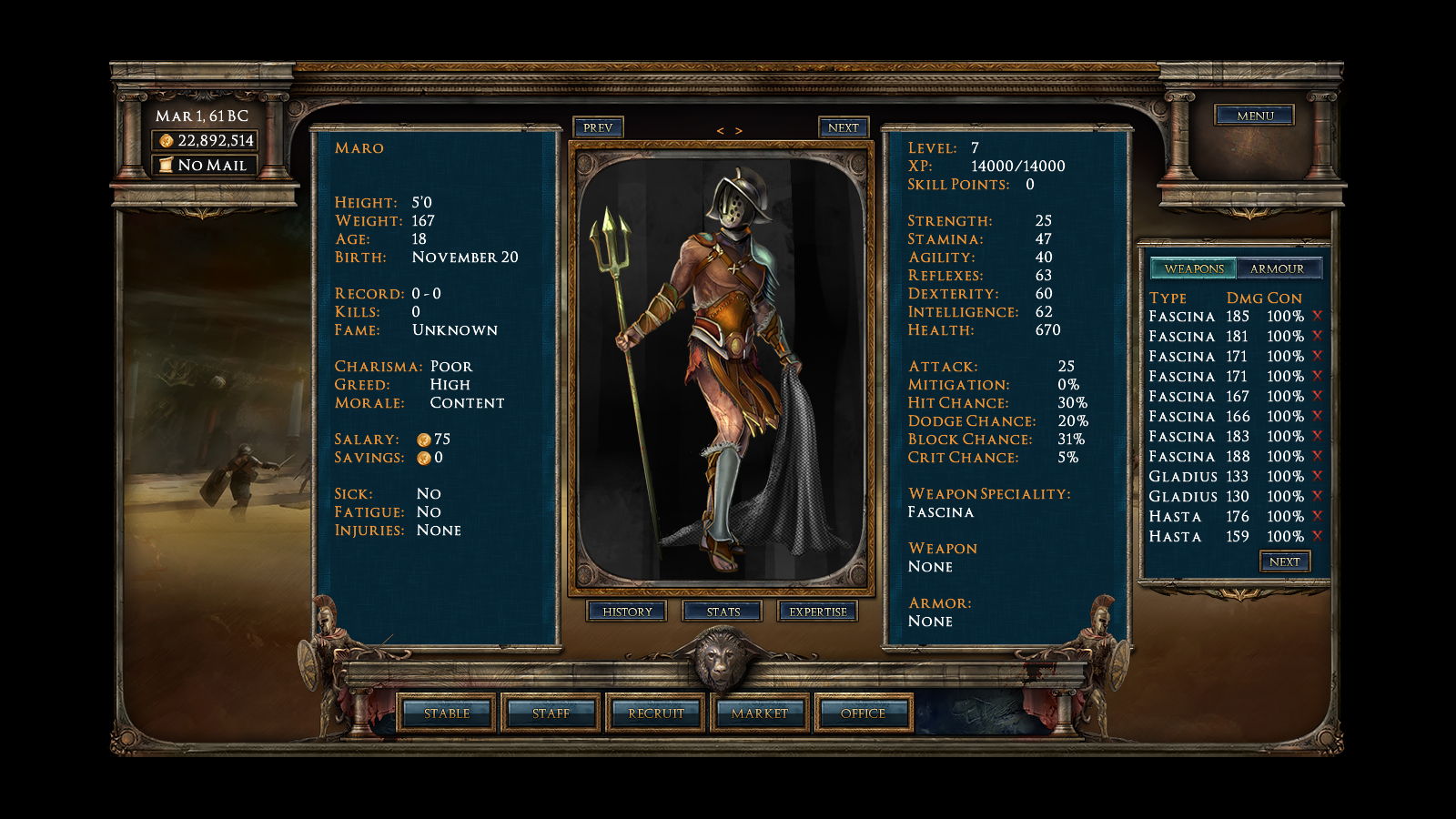Image resolution: width=1456 pixels, height=819 pixels.
Task: Go to the previous gladiator with Prev
Action: pyautogui.click(x=597, y=127)
